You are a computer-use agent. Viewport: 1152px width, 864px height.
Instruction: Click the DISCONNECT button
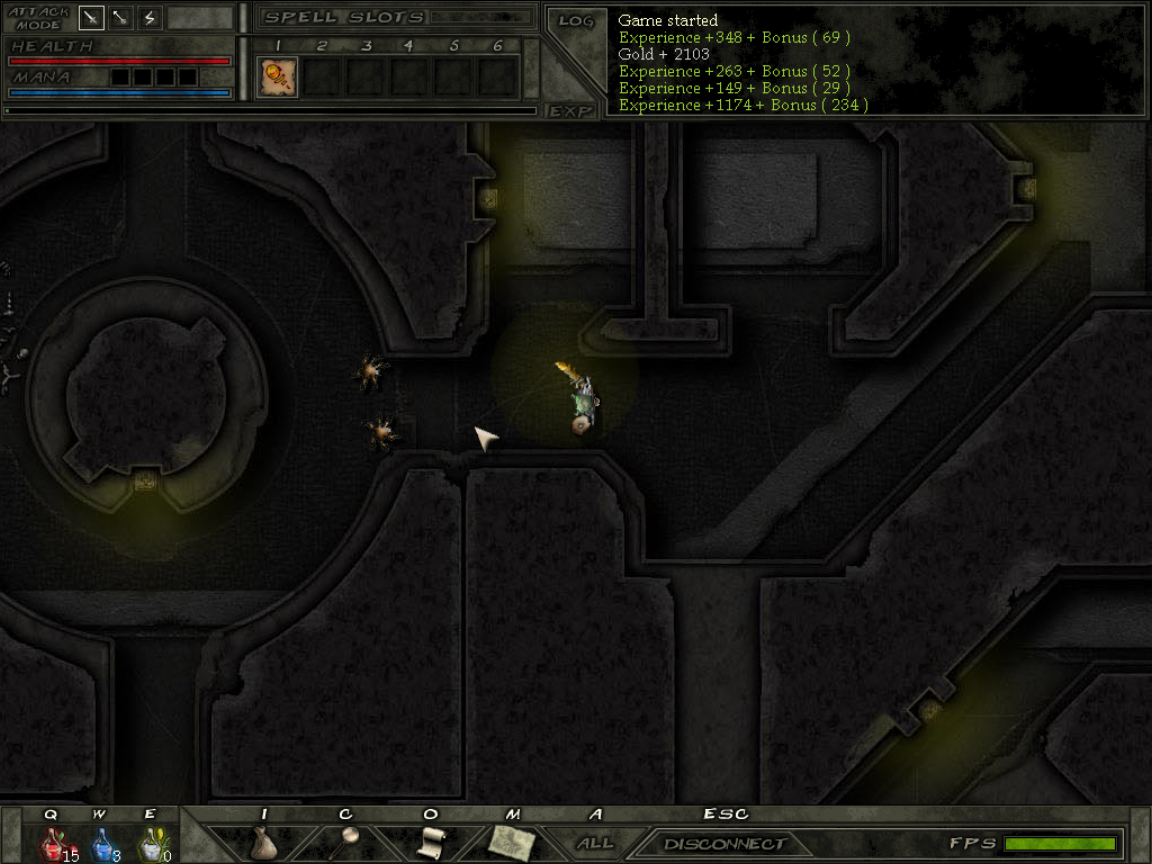click(726, 844)
